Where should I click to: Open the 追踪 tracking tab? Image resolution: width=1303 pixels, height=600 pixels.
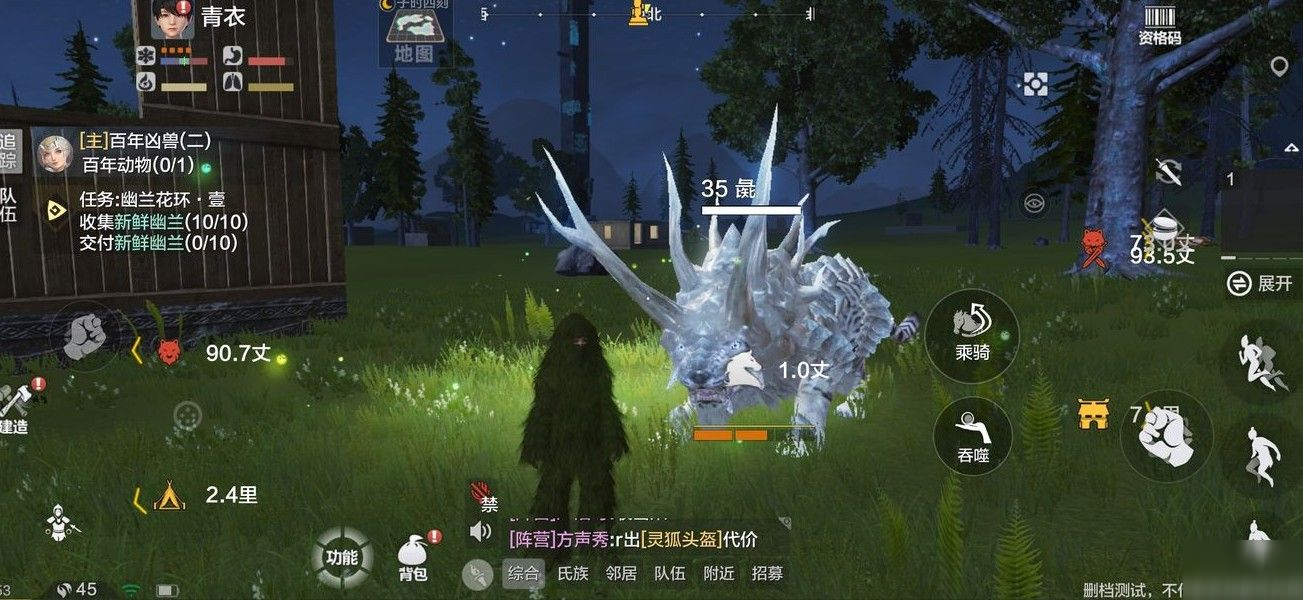tap(9, 152)
